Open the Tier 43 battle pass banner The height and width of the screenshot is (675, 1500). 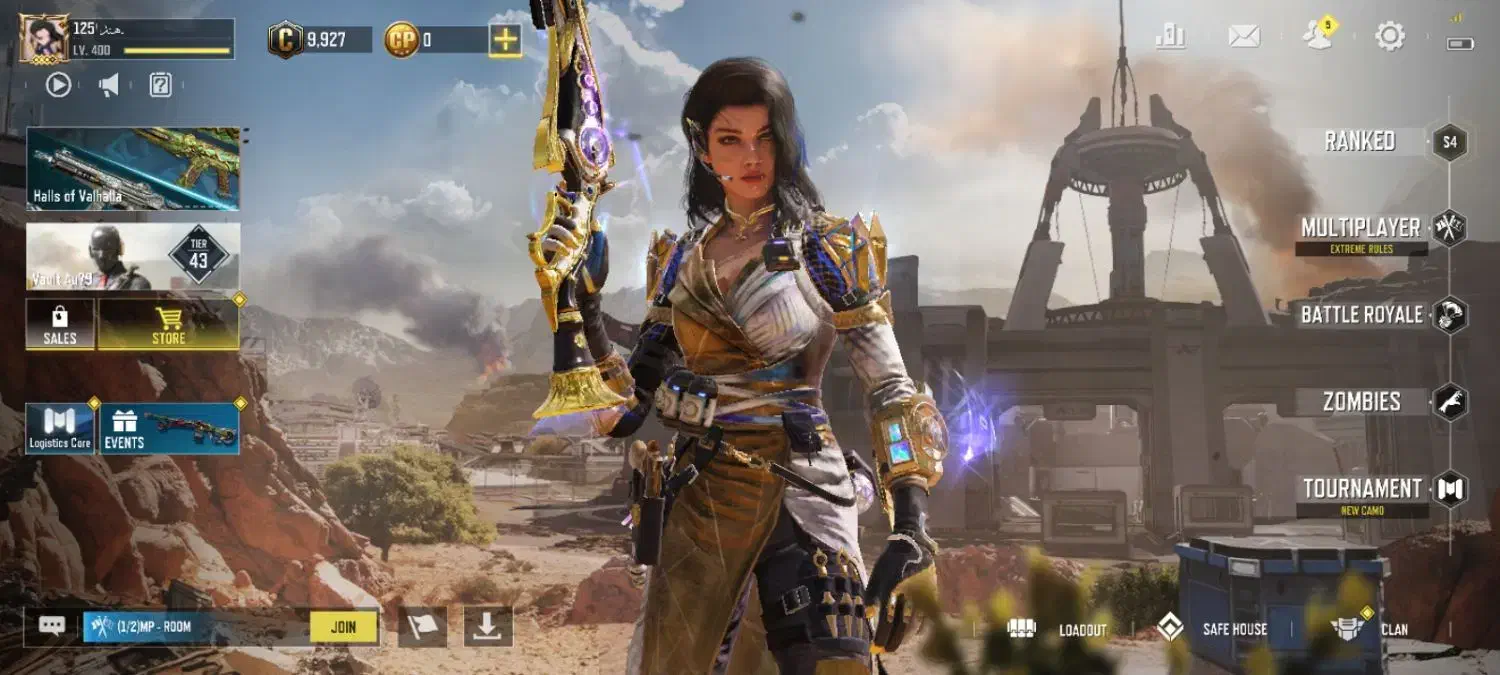point(133,256)
